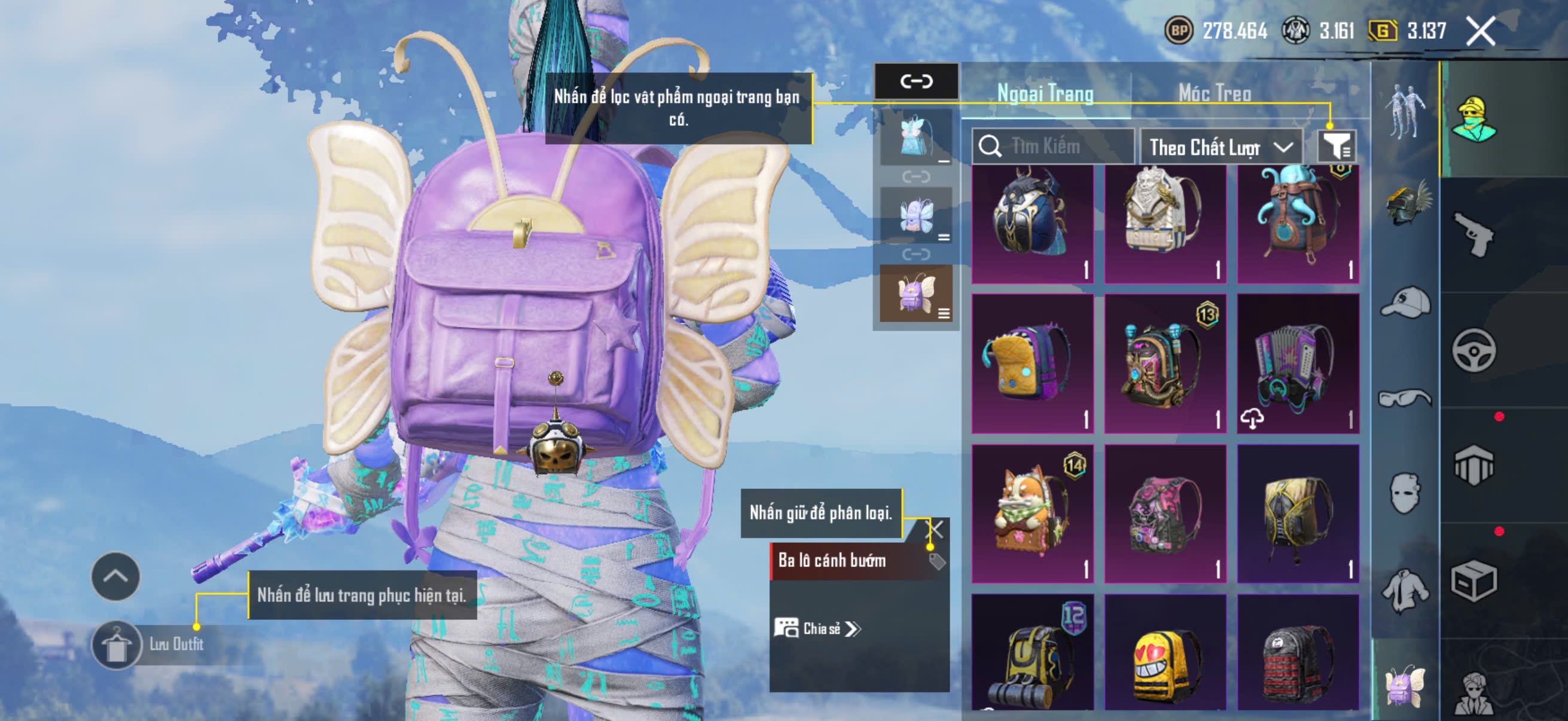Expand the round up-arrow button
The width and height of the screenshot is (1568, 721).
pos(115,576)
